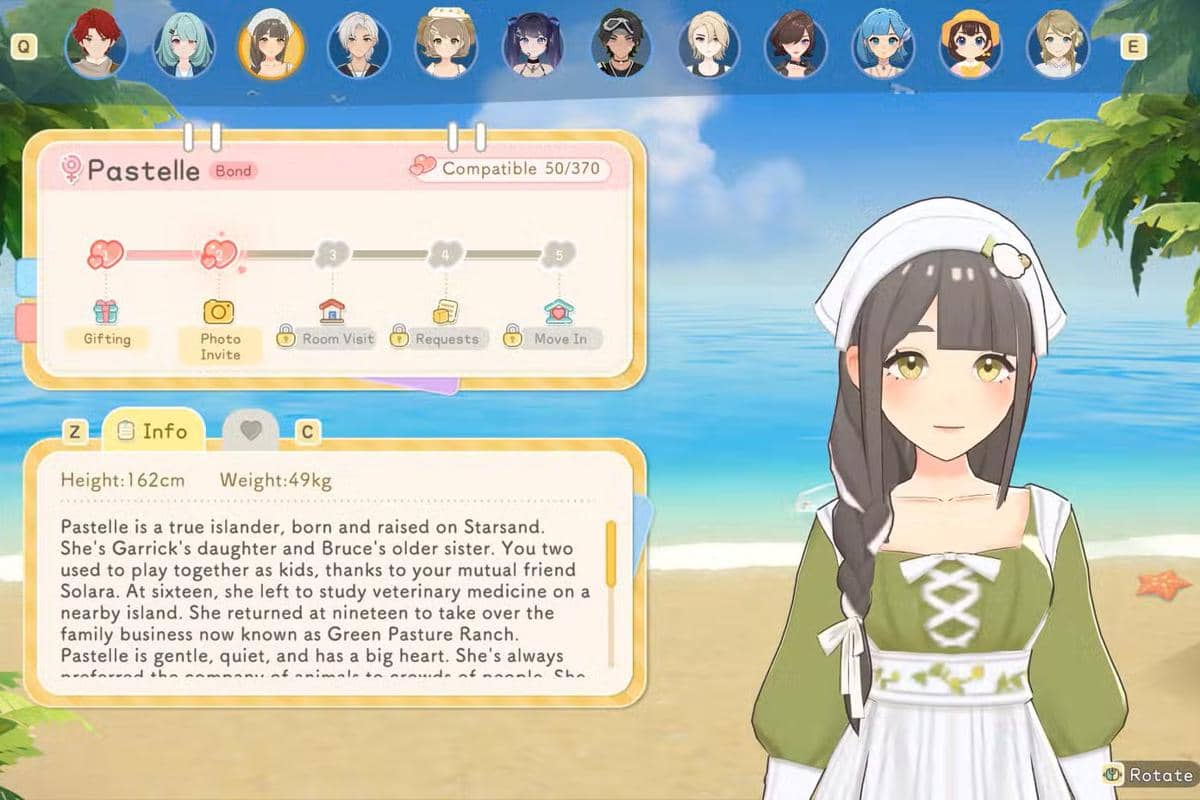Image resolution: width=1200 pixels, height=800 pixels.
Task: Click the Rotate character control
Action: [1148, 775]
